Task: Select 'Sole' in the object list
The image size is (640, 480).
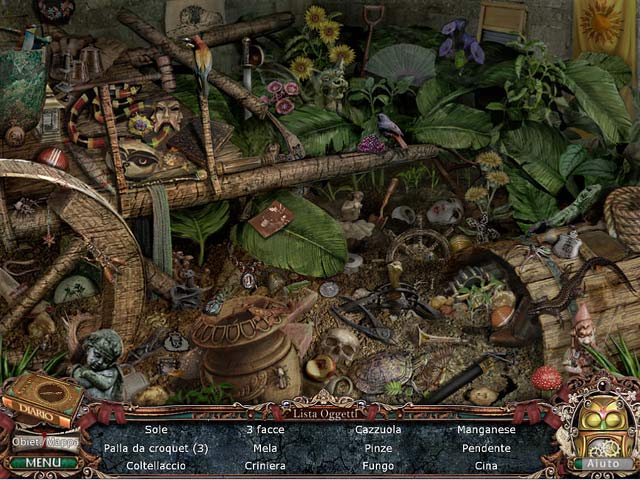Action: (155, 430)
